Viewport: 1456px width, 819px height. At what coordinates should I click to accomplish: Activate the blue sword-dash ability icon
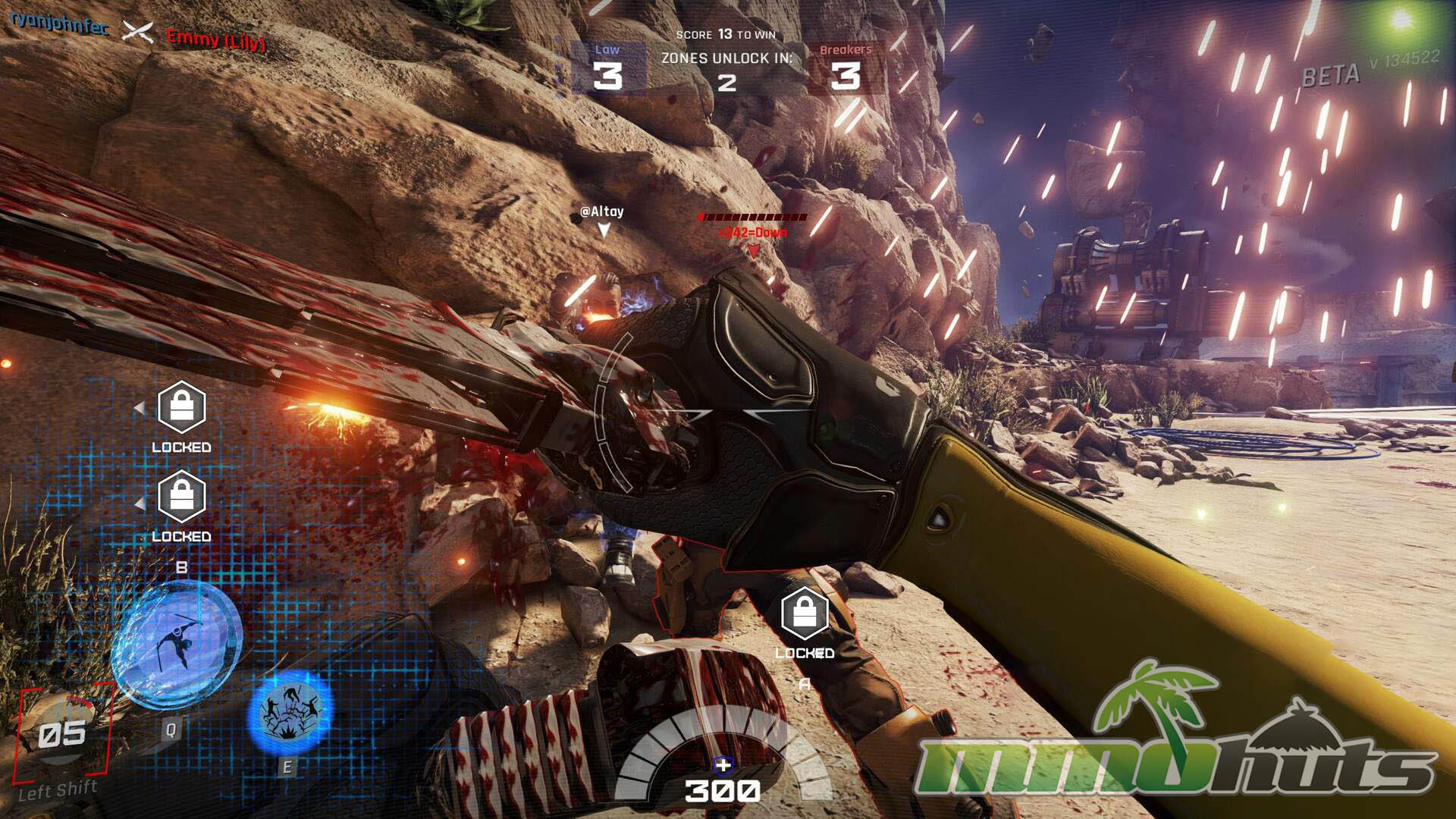tap(178, 645)
